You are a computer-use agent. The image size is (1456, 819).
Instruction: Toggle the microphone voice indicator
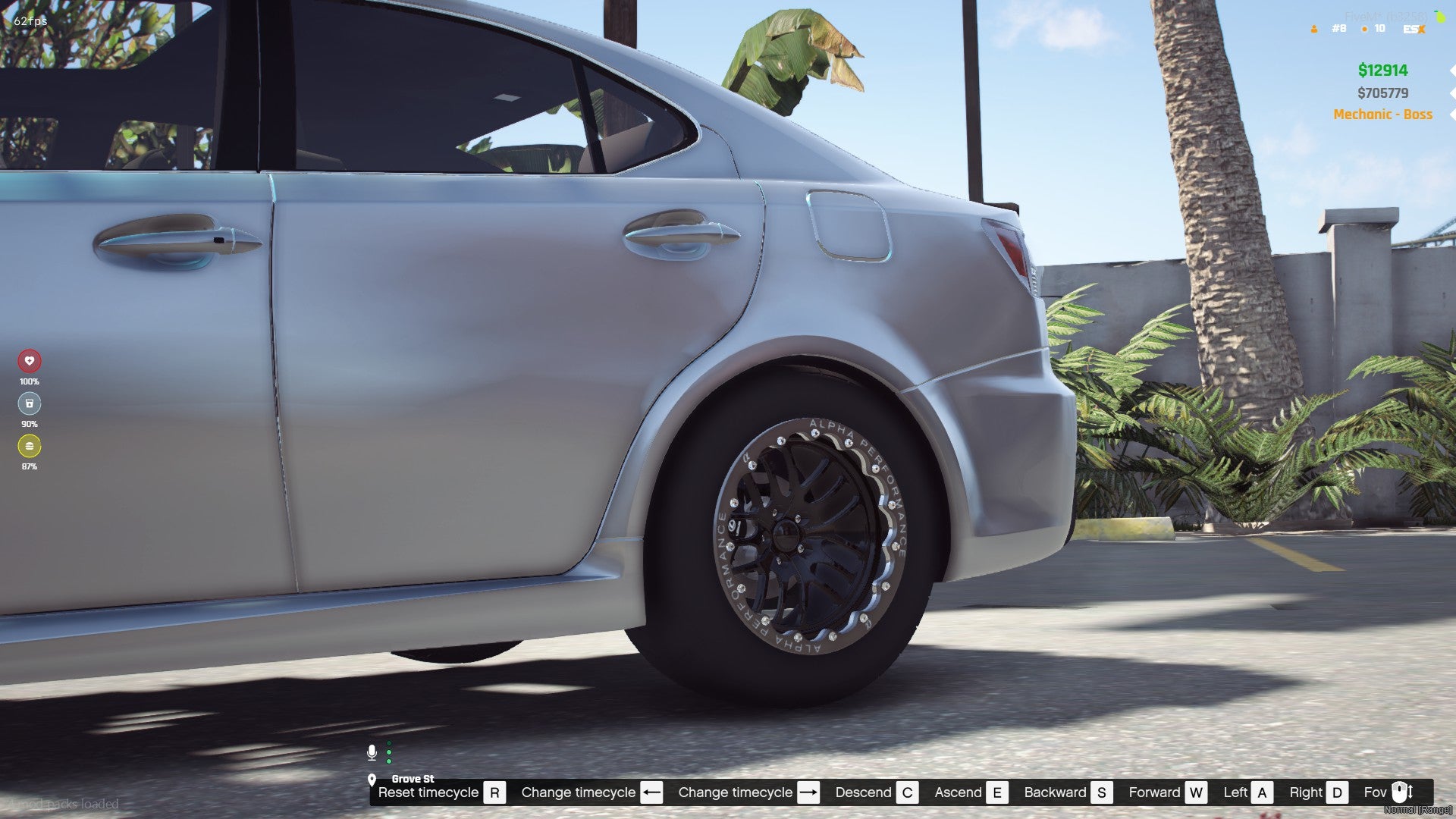[x=372, y=752]
